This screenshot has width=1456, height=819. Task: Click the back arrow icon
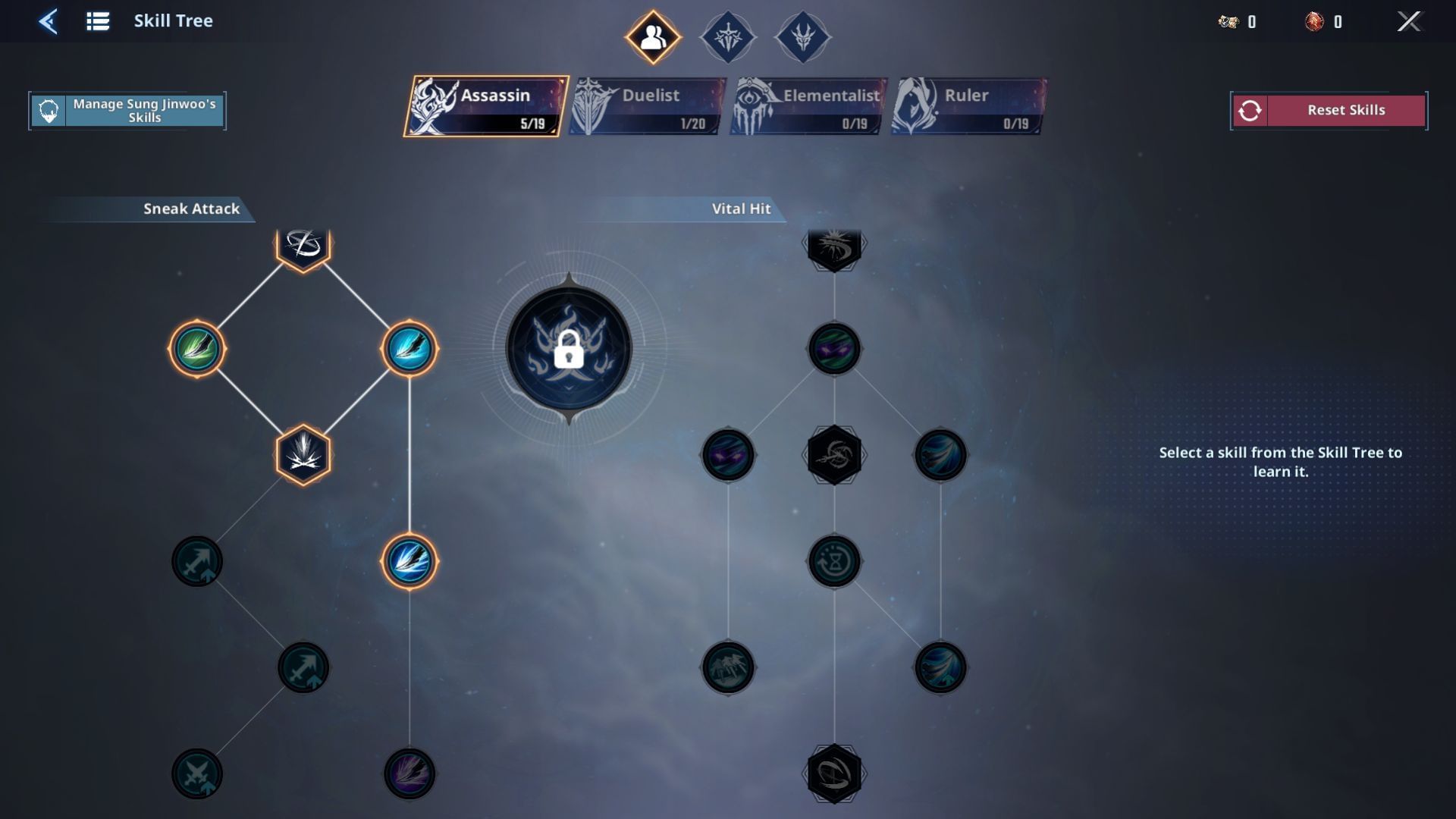point(47,20)
